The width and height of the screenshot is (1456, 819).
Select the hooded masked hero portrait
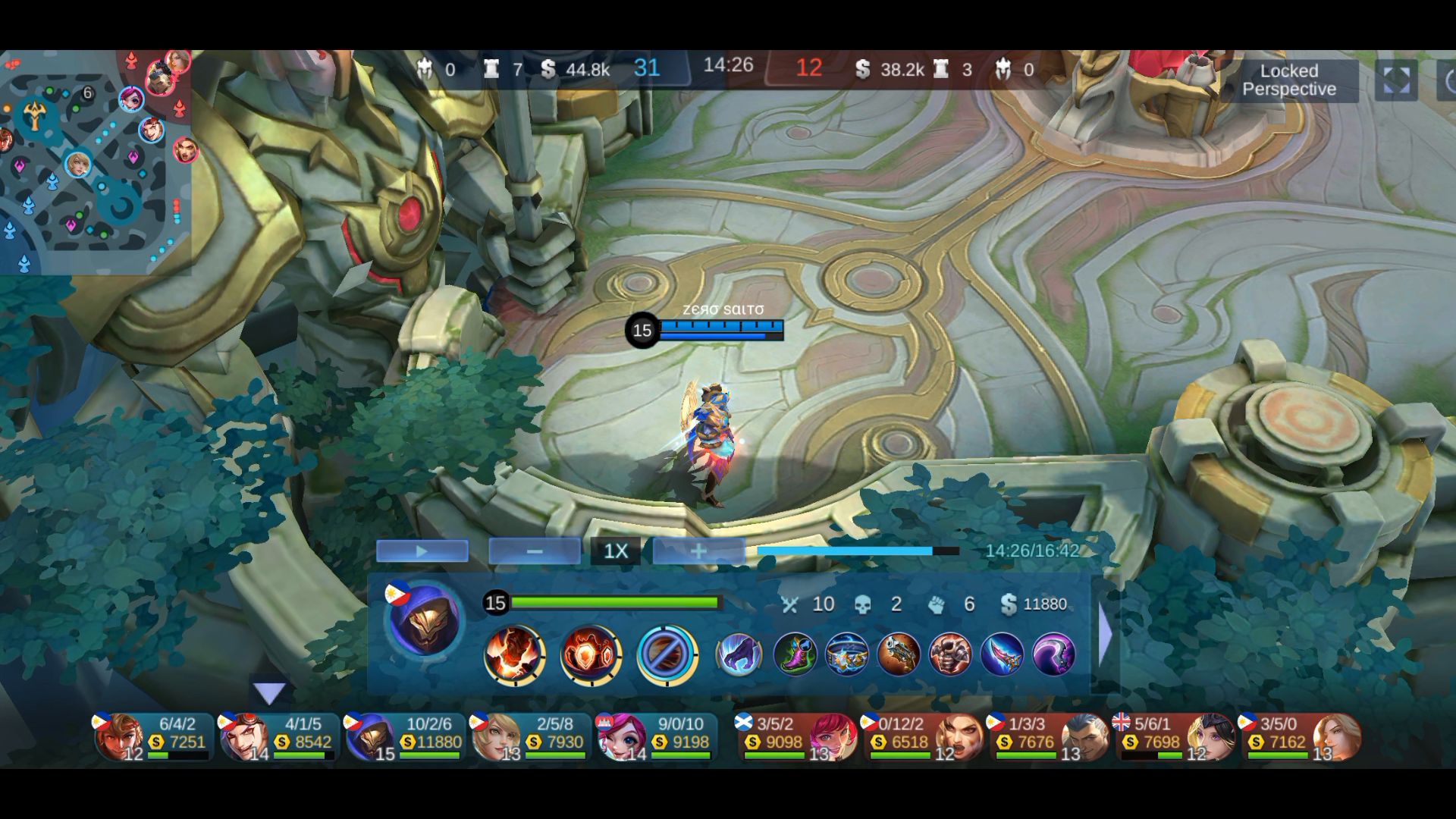[424, 620]
